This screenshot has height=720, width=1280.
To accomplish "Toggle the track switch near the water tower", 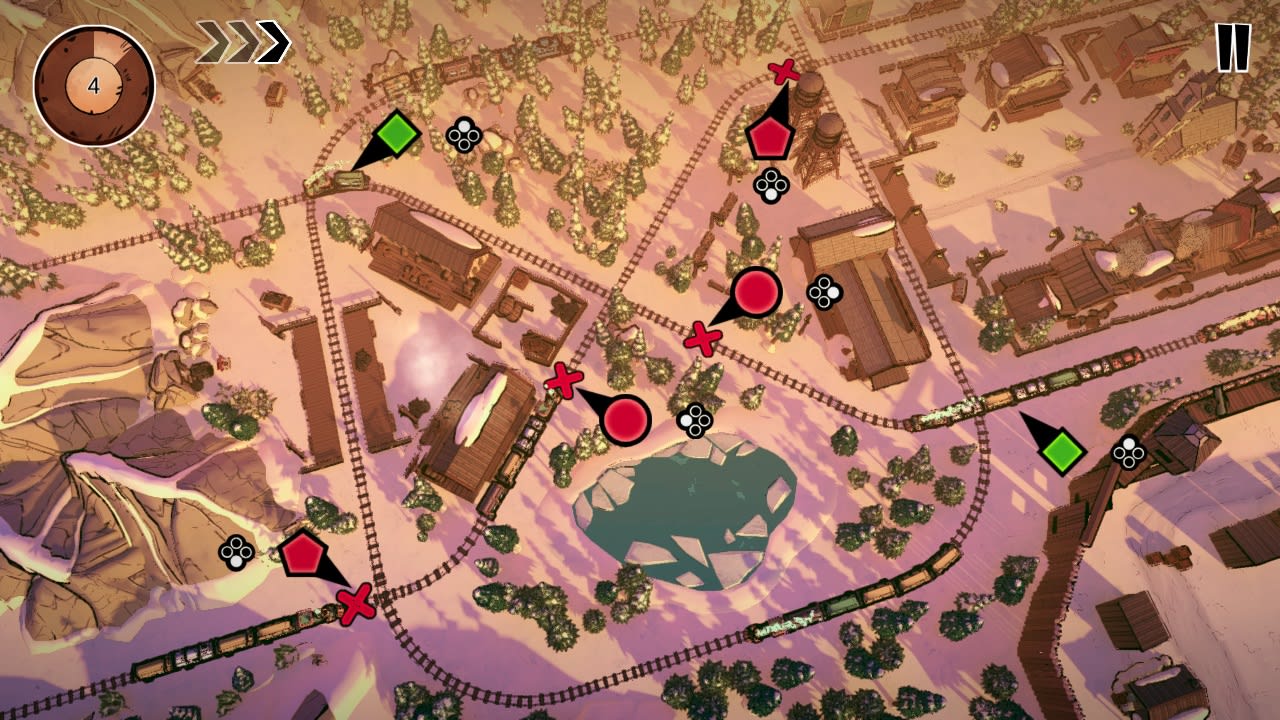I will 784,71.
